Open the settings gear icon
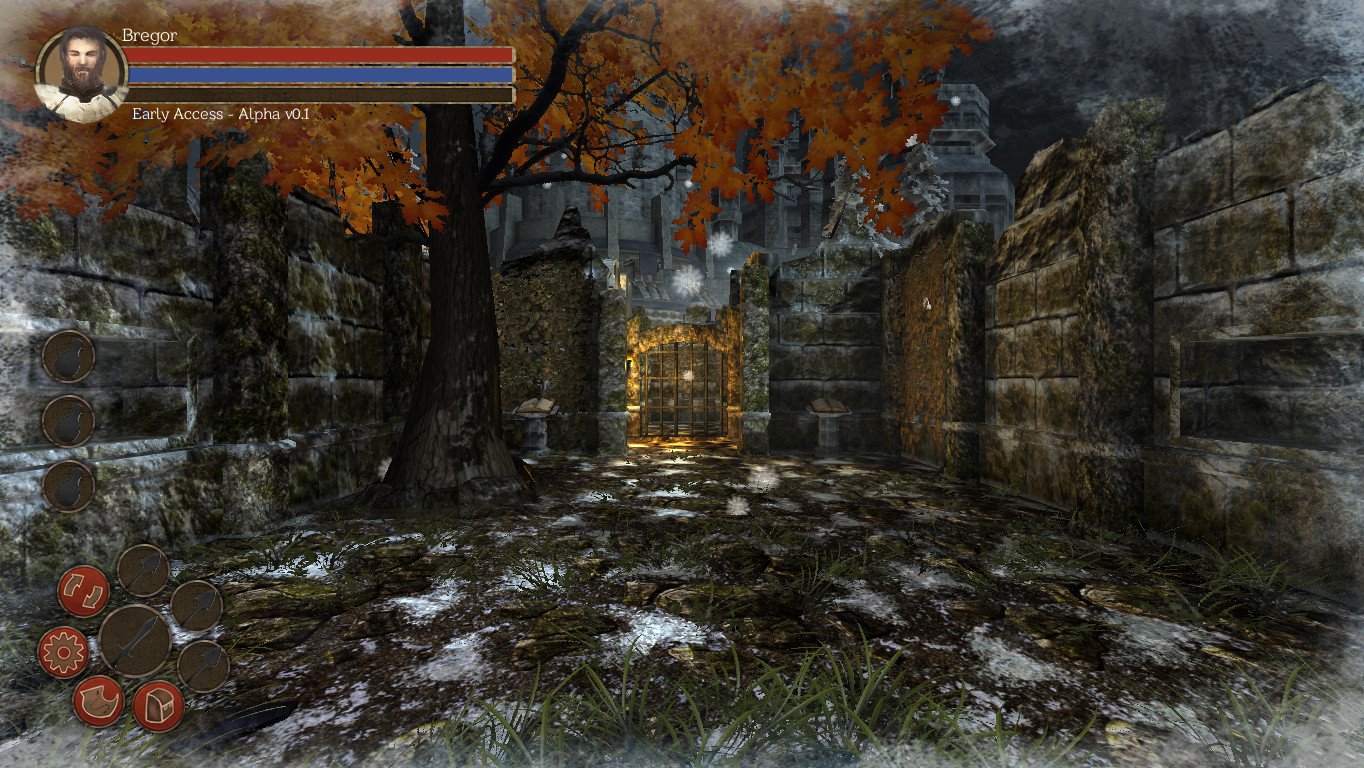Viewport: 1364px width, 768px height. [x=64, y=651]
